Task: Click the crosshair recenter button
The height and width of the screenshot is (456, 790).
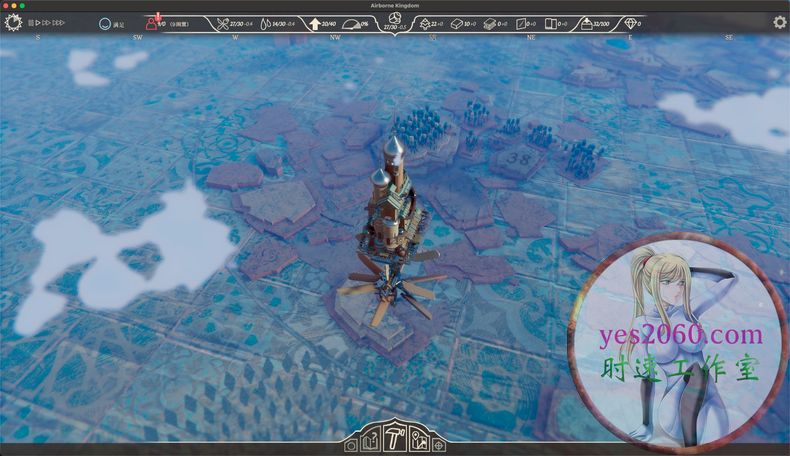Action: click(x=438, y=445)
